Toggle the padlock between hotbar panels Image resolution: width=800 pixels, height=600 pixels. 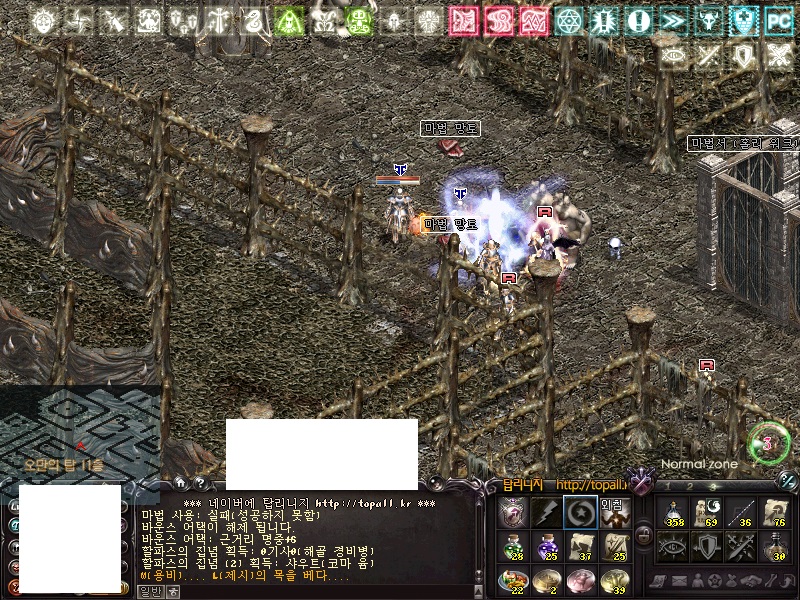pos(643,534)
